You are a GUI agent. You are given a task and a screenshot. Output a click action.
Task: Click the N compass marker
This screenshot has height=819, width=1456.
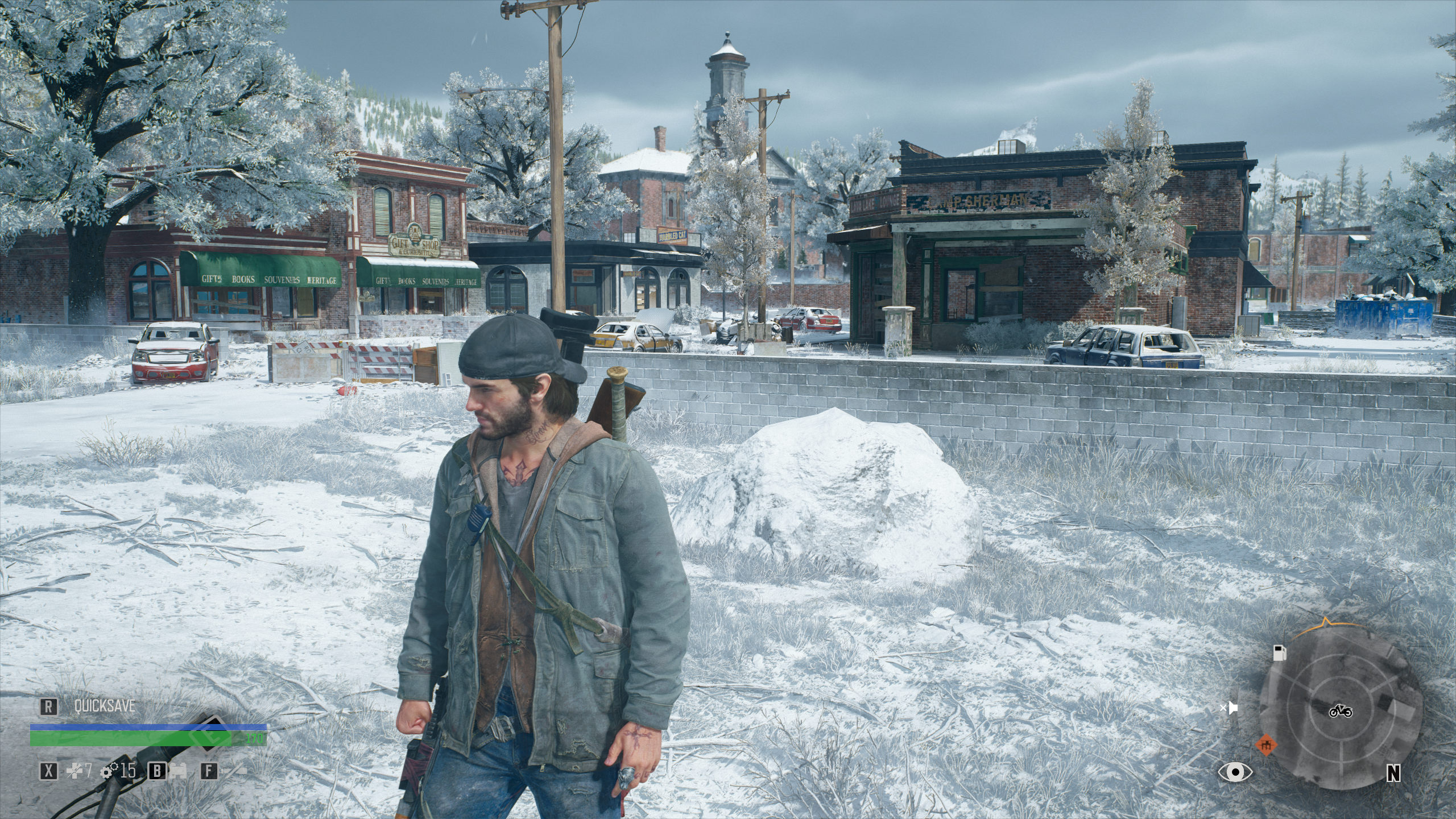click(1393, 773)
